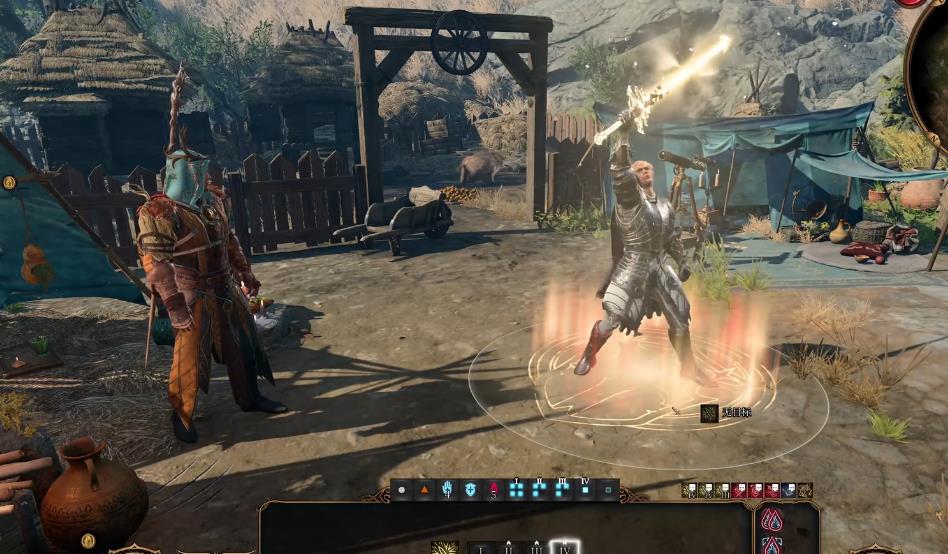Select the level IV spell slot indicator

click(x=585, y=488)
